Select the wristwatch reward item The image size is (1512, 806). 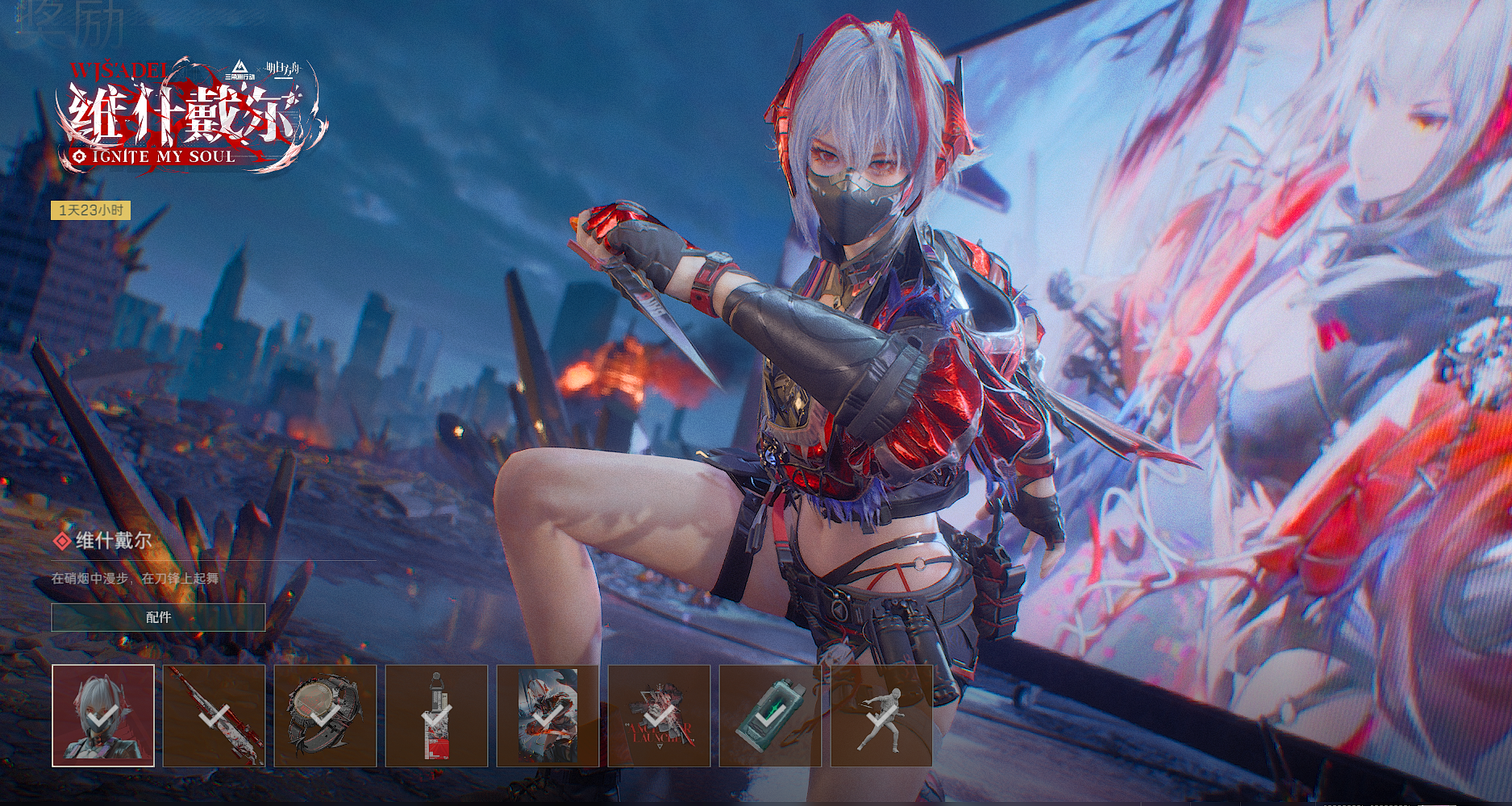pos(325,715)
